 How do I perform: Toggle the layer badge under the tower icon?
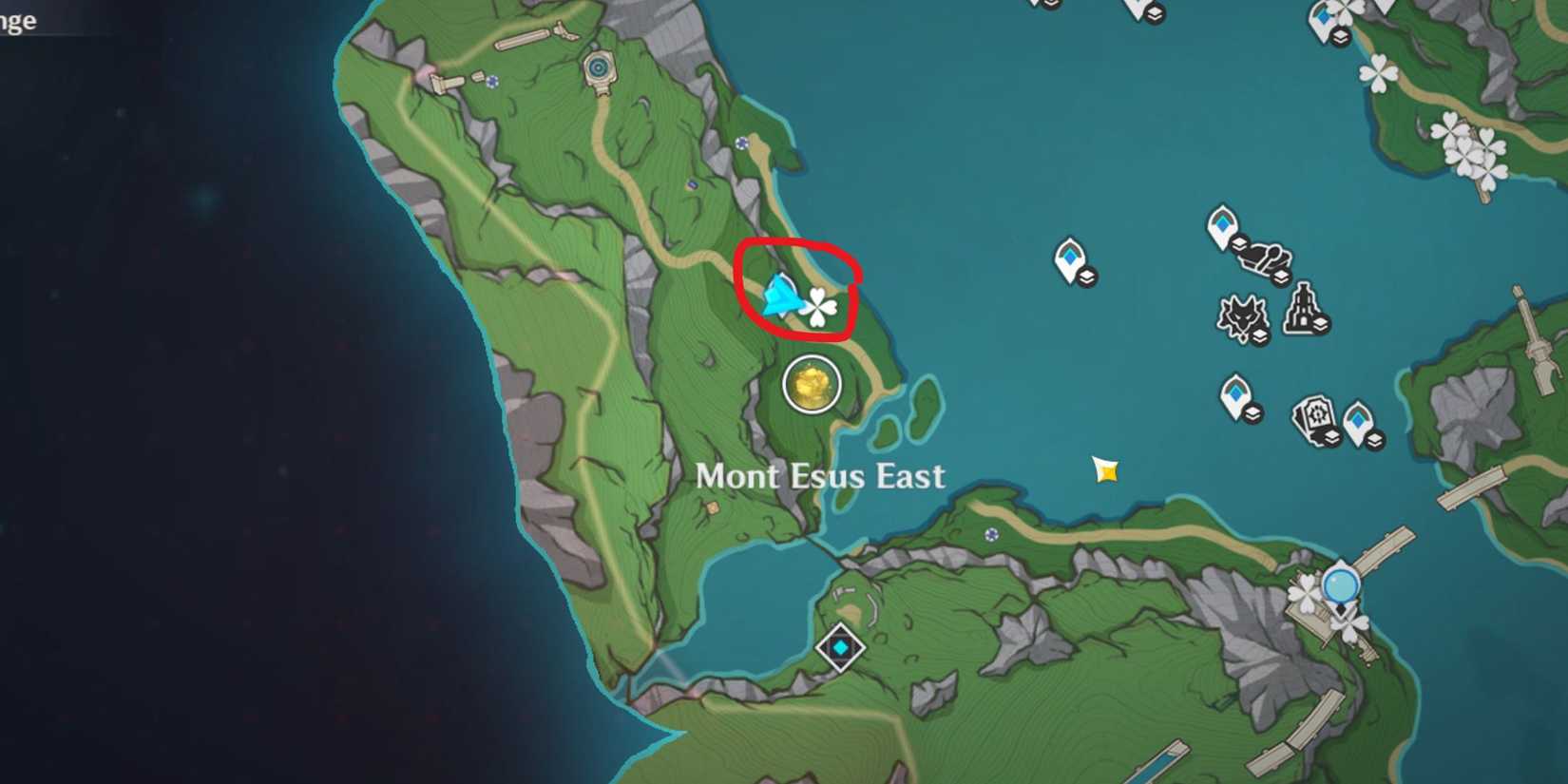click(x=1321, y=323)
